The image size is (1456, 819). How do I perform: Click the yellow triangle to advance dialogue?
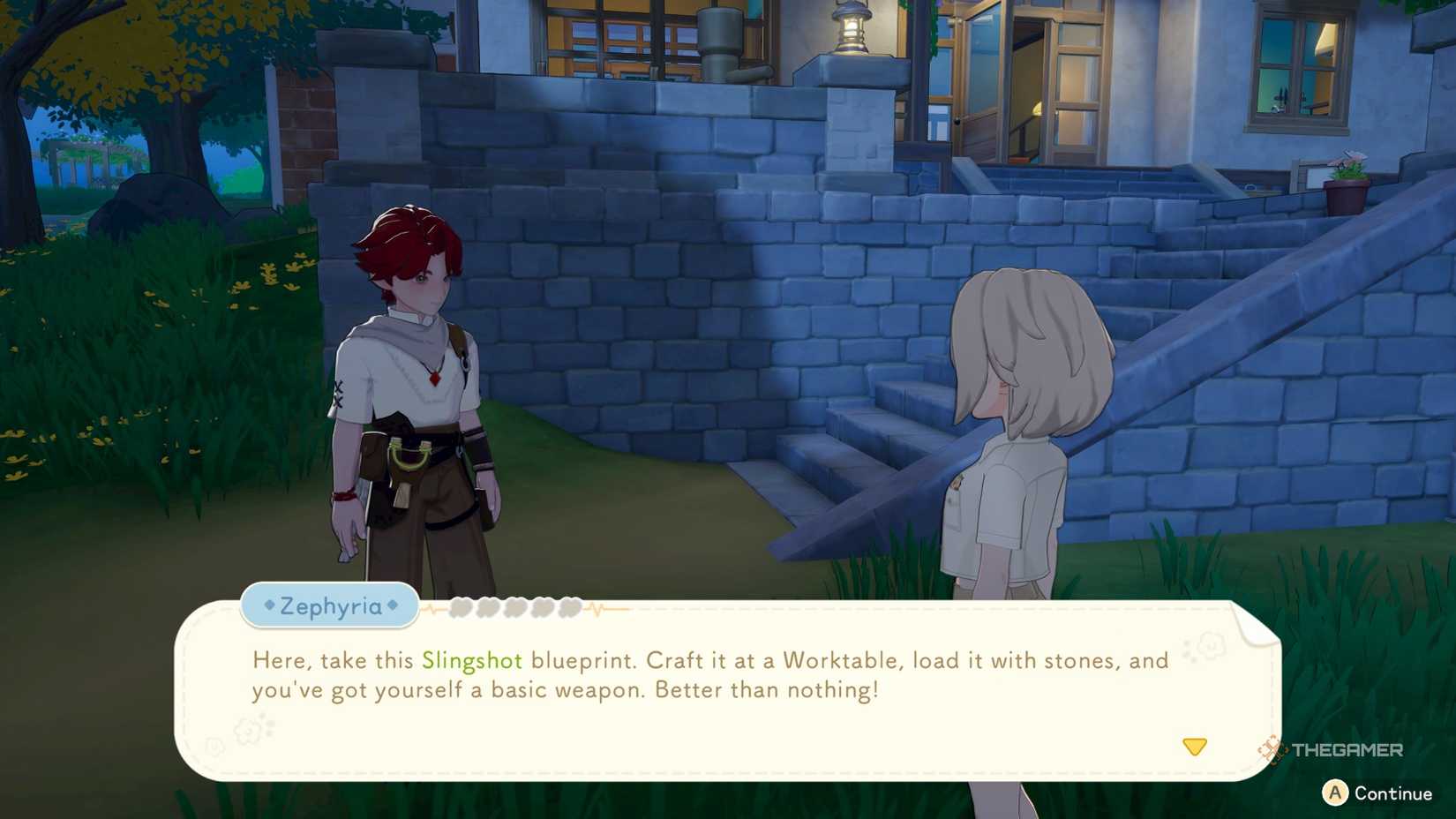coord(1195,747)
